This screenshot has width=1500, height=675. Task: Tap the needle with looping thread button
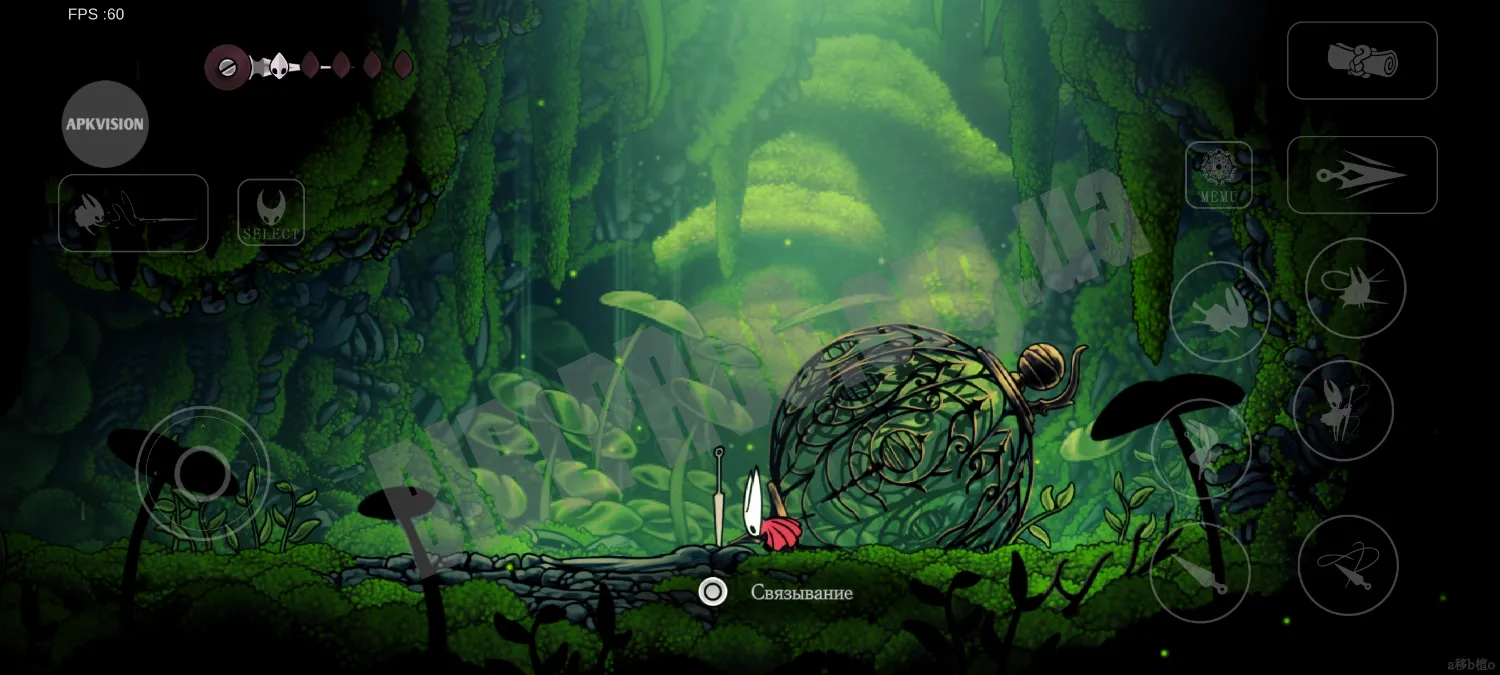tap(1347, 565)
